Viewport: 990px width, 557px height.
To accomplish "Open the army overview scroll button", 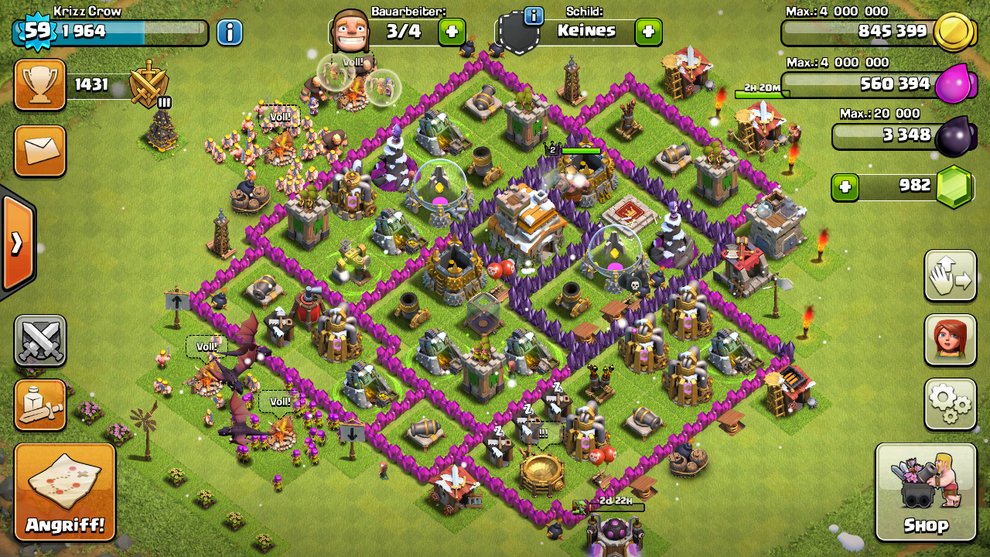I will (40, 404).
